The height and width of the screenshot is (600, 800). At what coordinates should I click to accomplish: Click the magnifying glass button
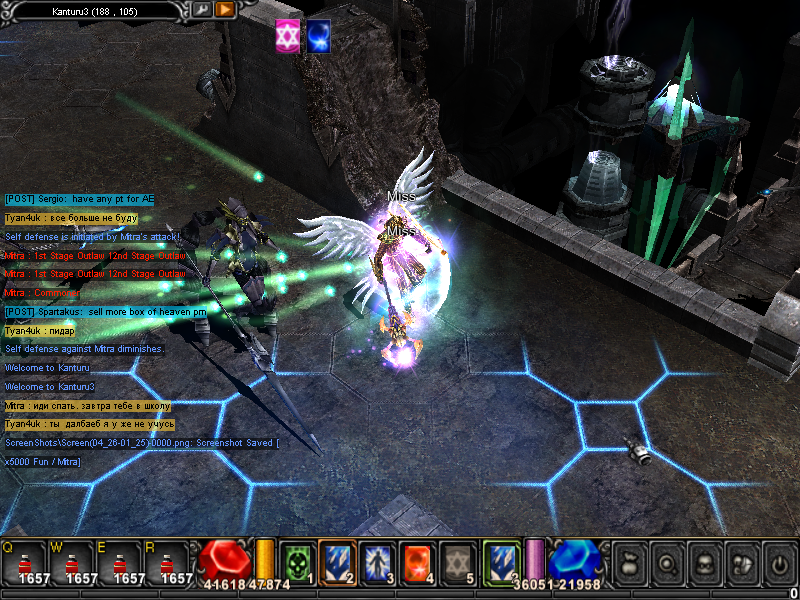(x=668, y=563)
